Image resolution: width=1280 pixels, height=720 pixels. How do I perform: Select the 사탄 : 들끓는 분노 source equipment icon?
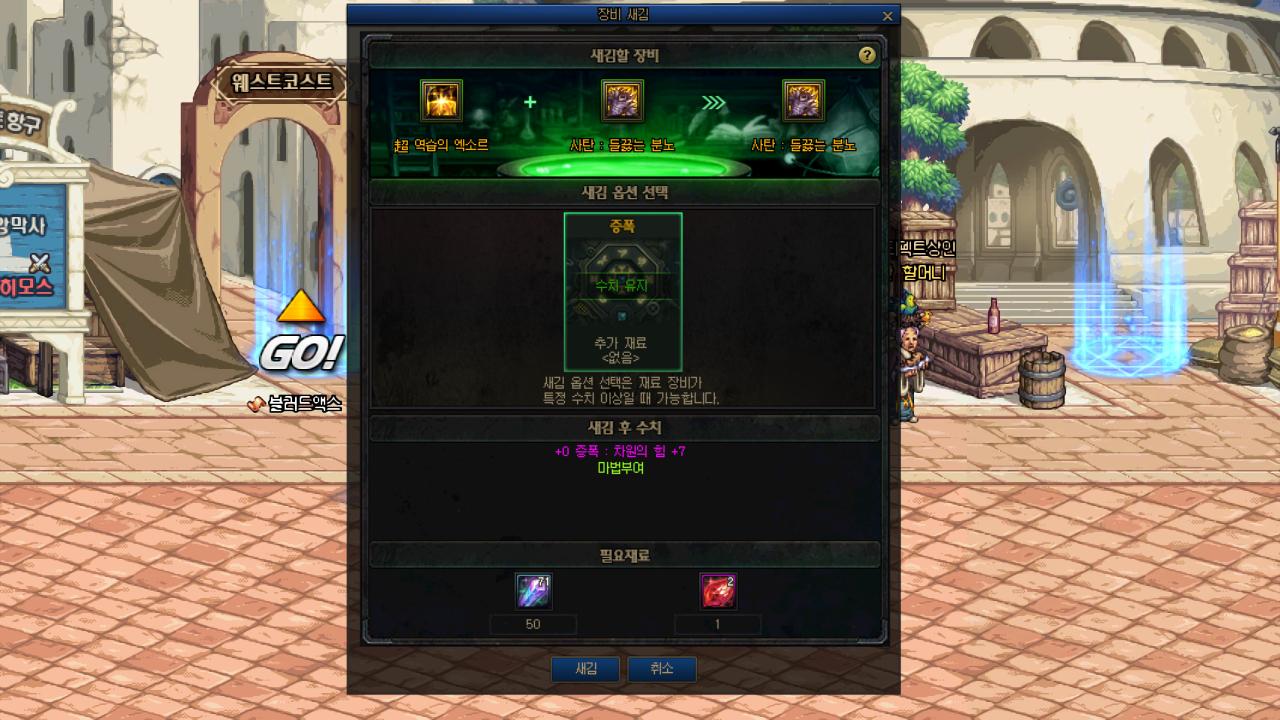[620, 99]
